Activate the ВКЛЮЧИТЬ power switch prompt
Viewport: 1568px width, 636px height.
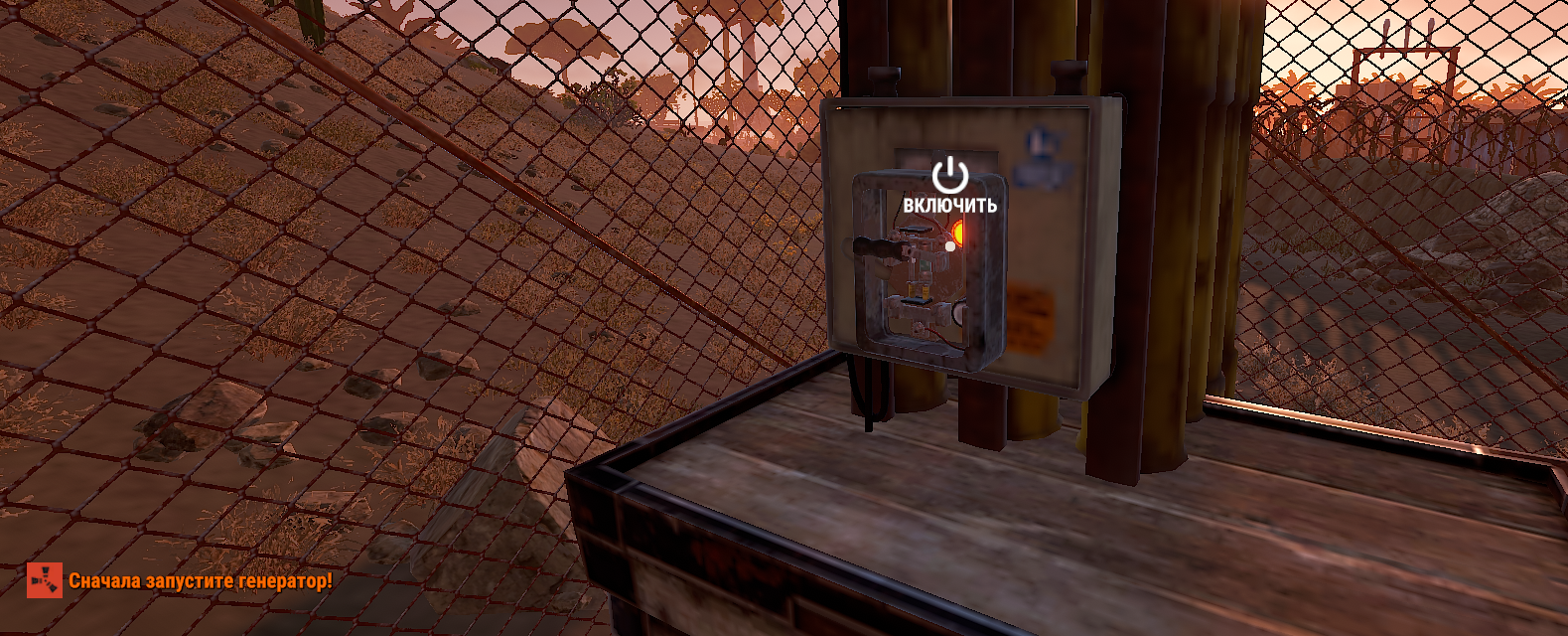949,186
